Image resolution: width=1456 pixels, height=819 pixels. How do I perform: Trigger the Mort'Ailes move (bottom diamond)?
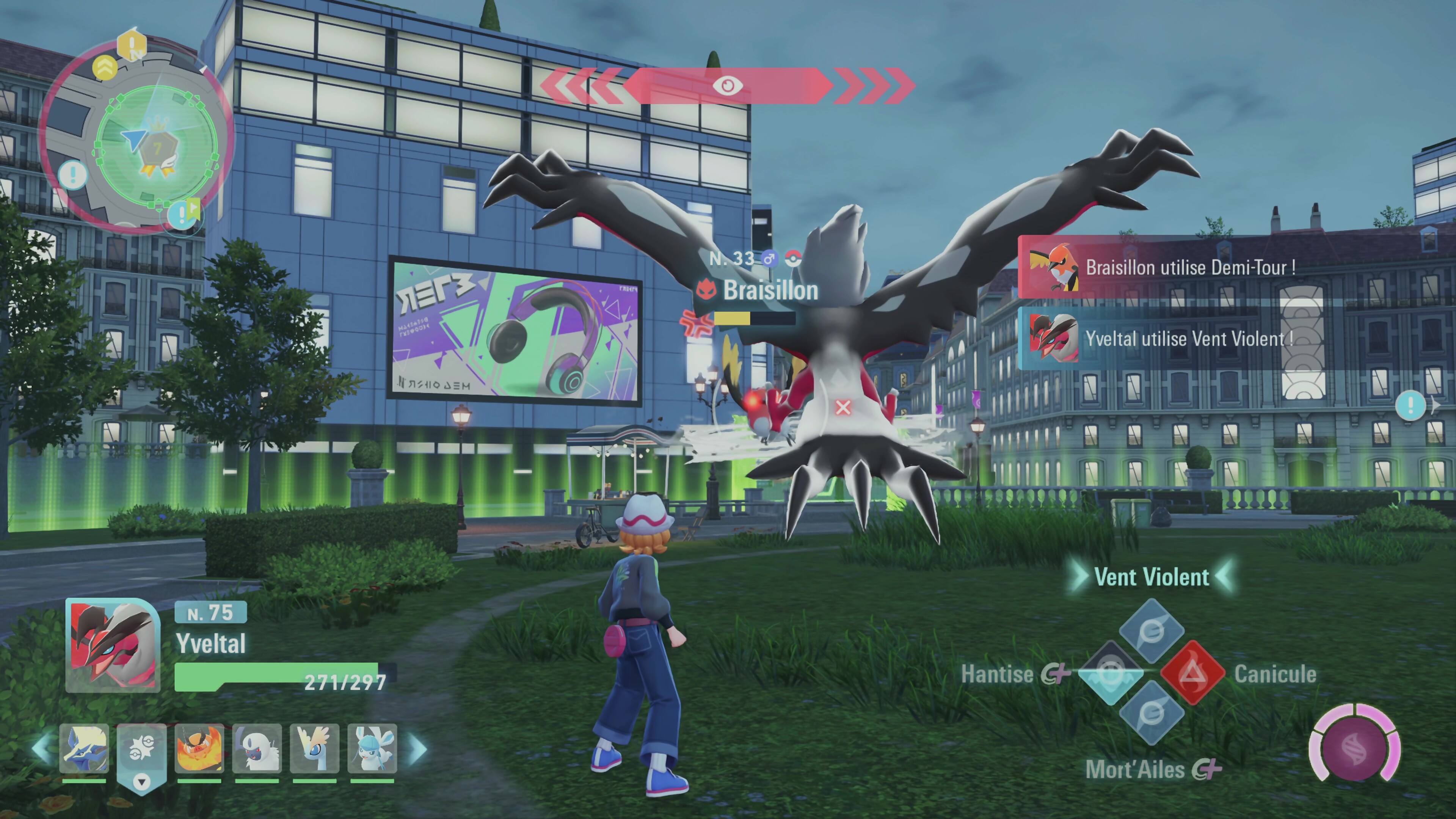tap(1152, 713)
